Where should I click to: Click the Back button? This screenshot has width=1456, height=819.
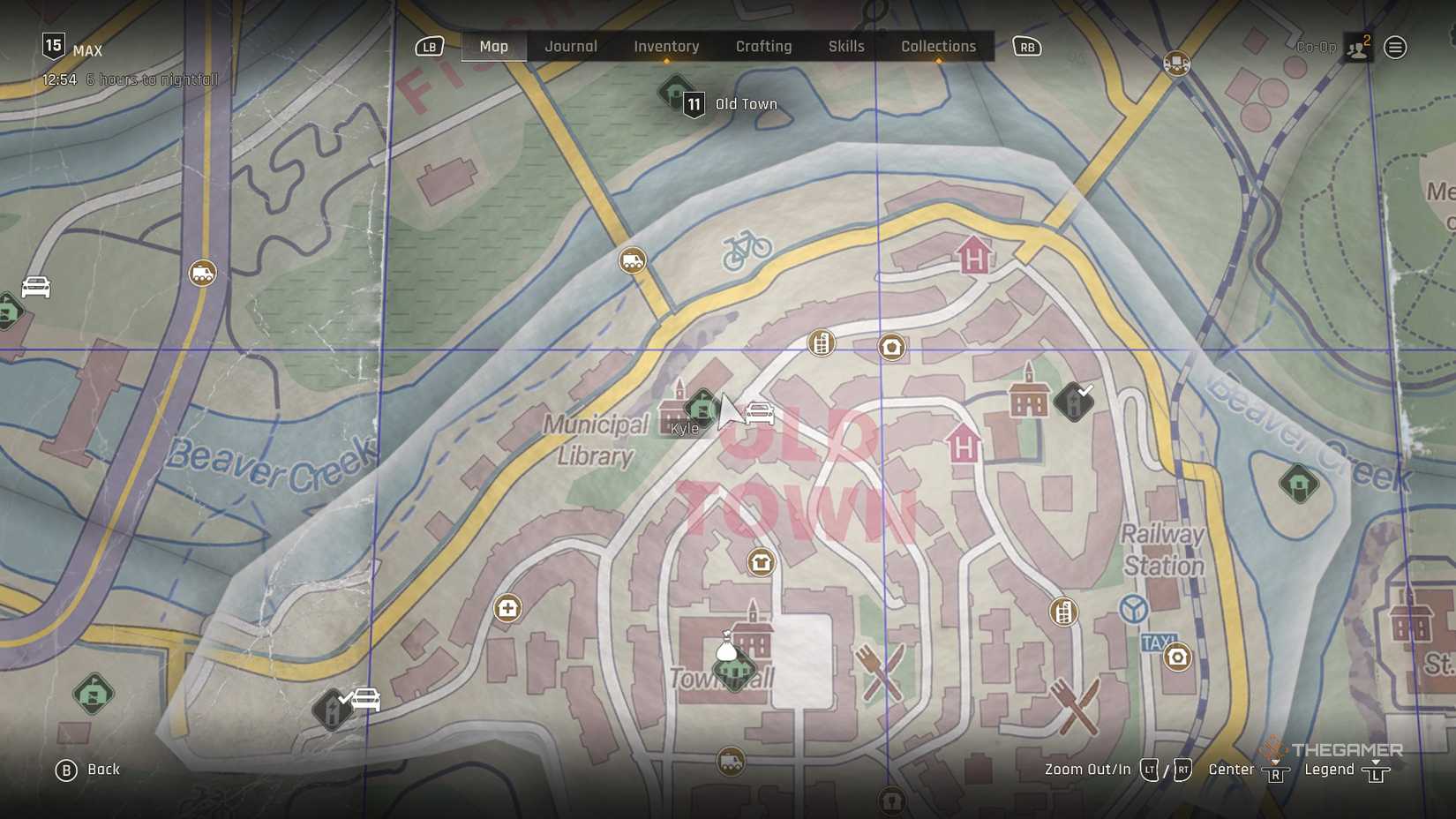(88, 769)
